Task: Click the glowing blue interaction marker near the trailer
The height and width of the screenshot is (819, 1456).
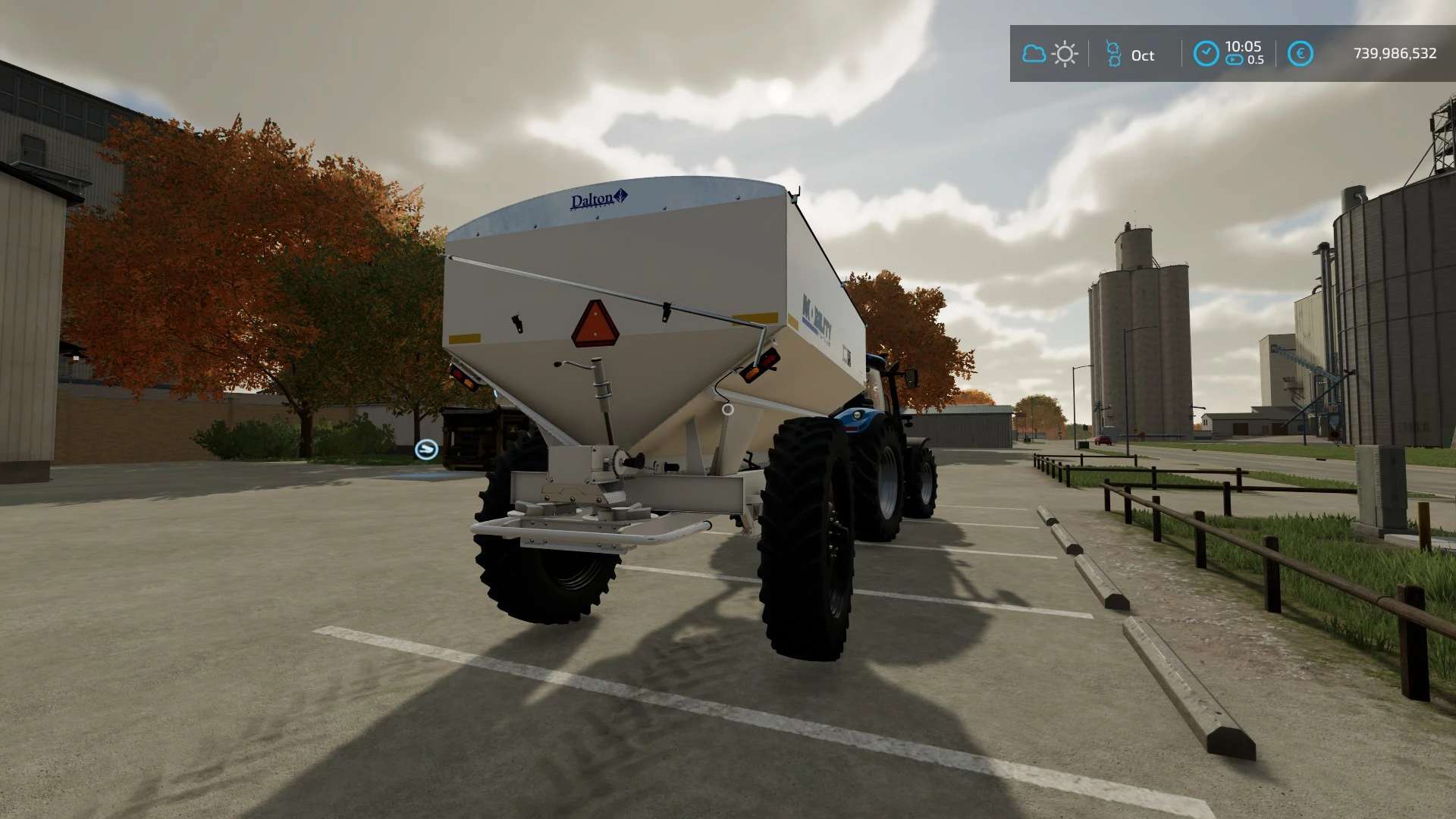Action: 427,449
